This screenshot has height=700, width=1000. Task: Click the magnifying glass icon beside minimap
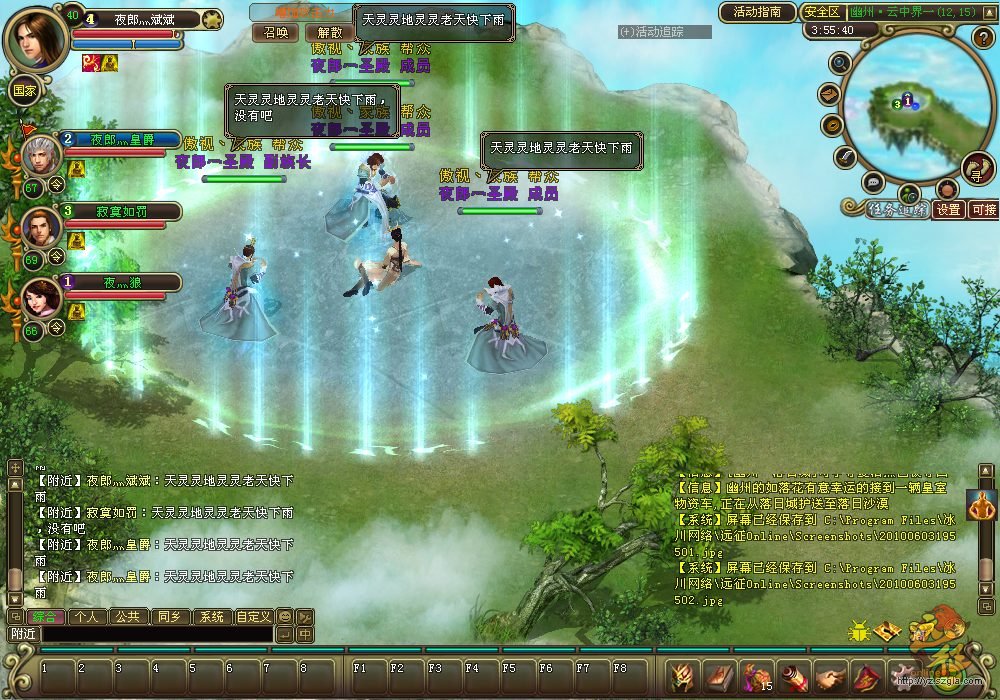(x=840, y=63)
